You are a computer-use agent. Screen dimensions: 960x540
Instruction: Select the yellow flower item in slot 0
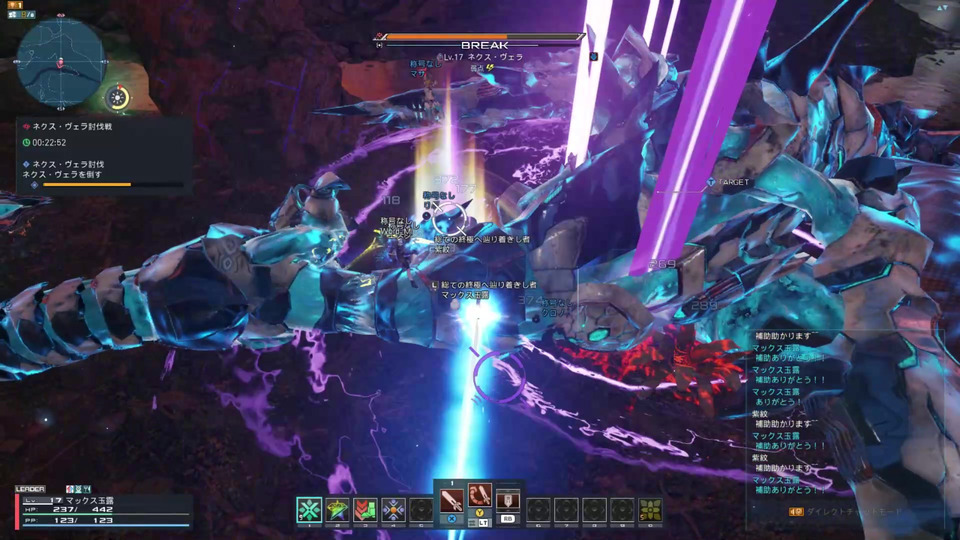650,510
